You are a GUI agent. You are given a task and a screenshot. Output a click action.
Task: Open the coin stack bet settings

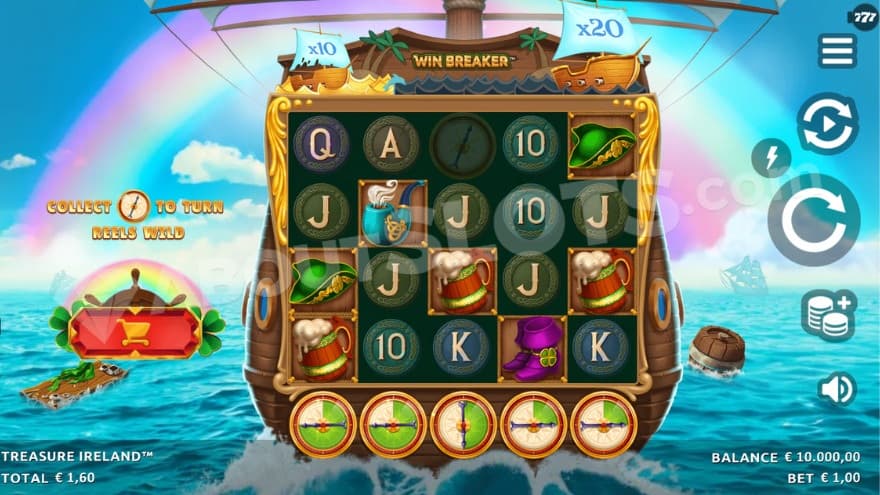click(828, 315)
